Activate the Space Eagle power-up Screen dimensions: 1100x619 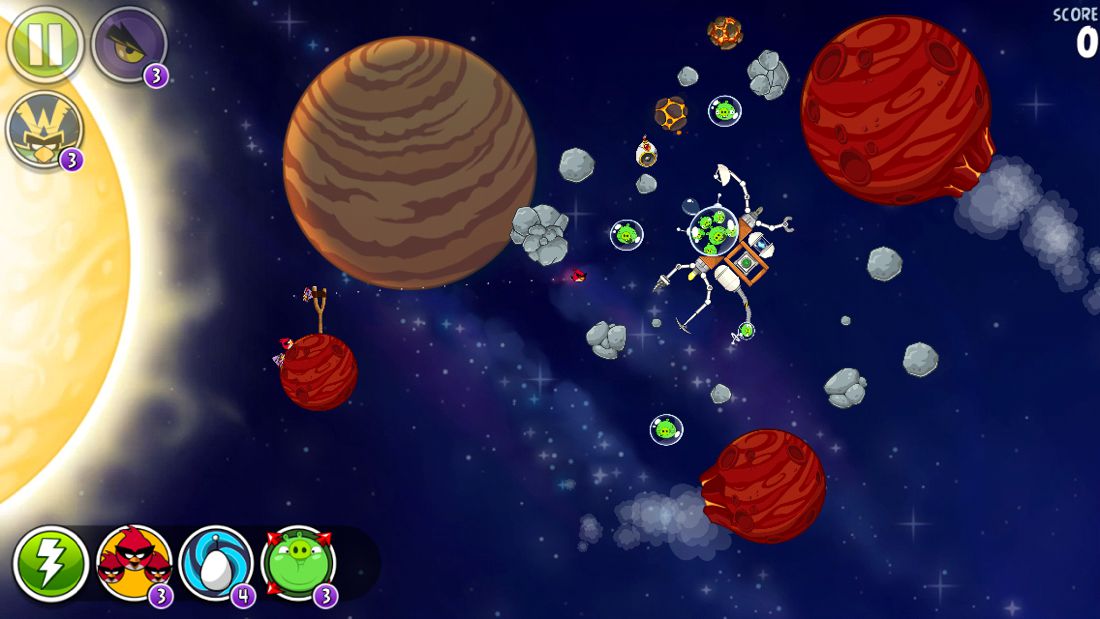coord(128,44)
